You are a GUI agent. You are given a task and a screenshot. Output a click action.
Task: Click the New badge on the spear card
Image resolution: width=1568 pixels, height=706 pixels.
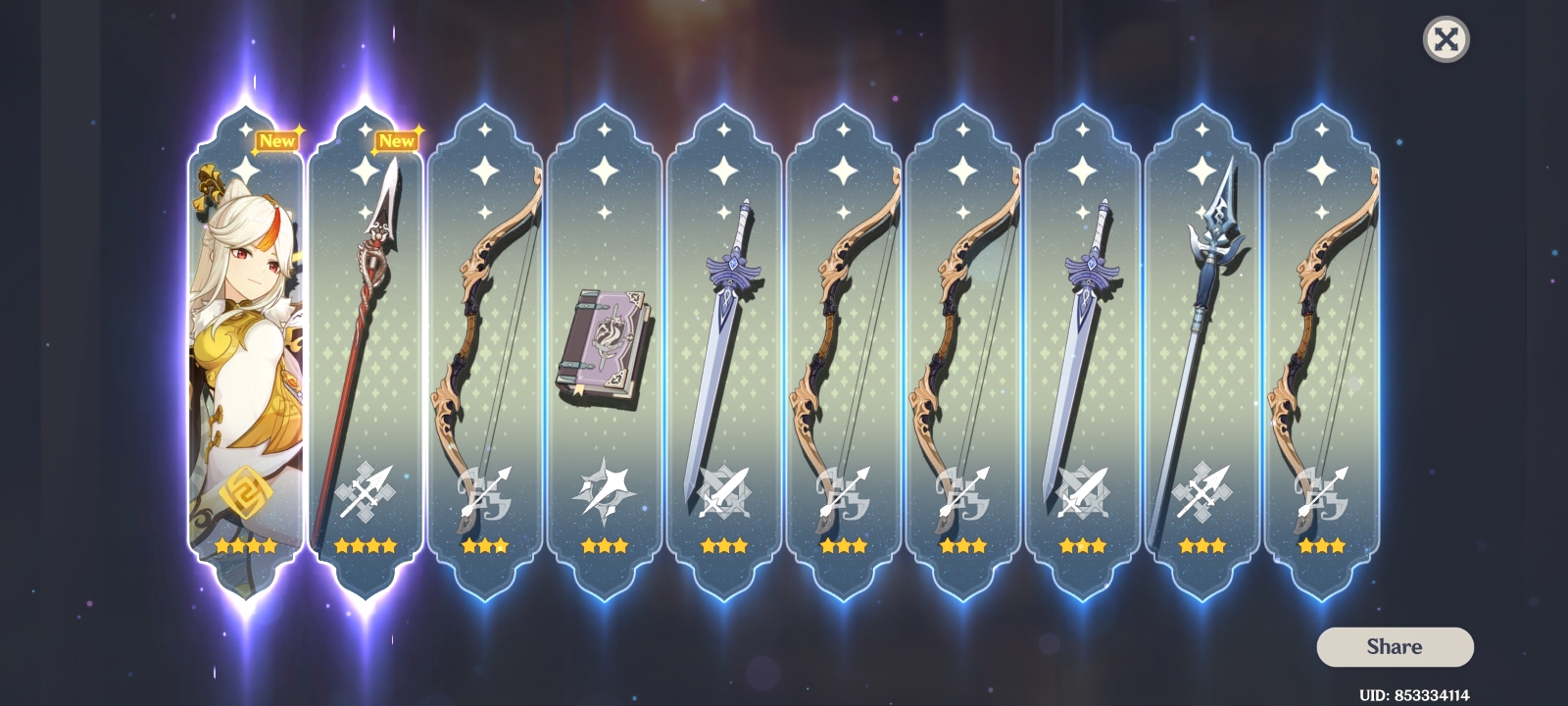point(396,140)
